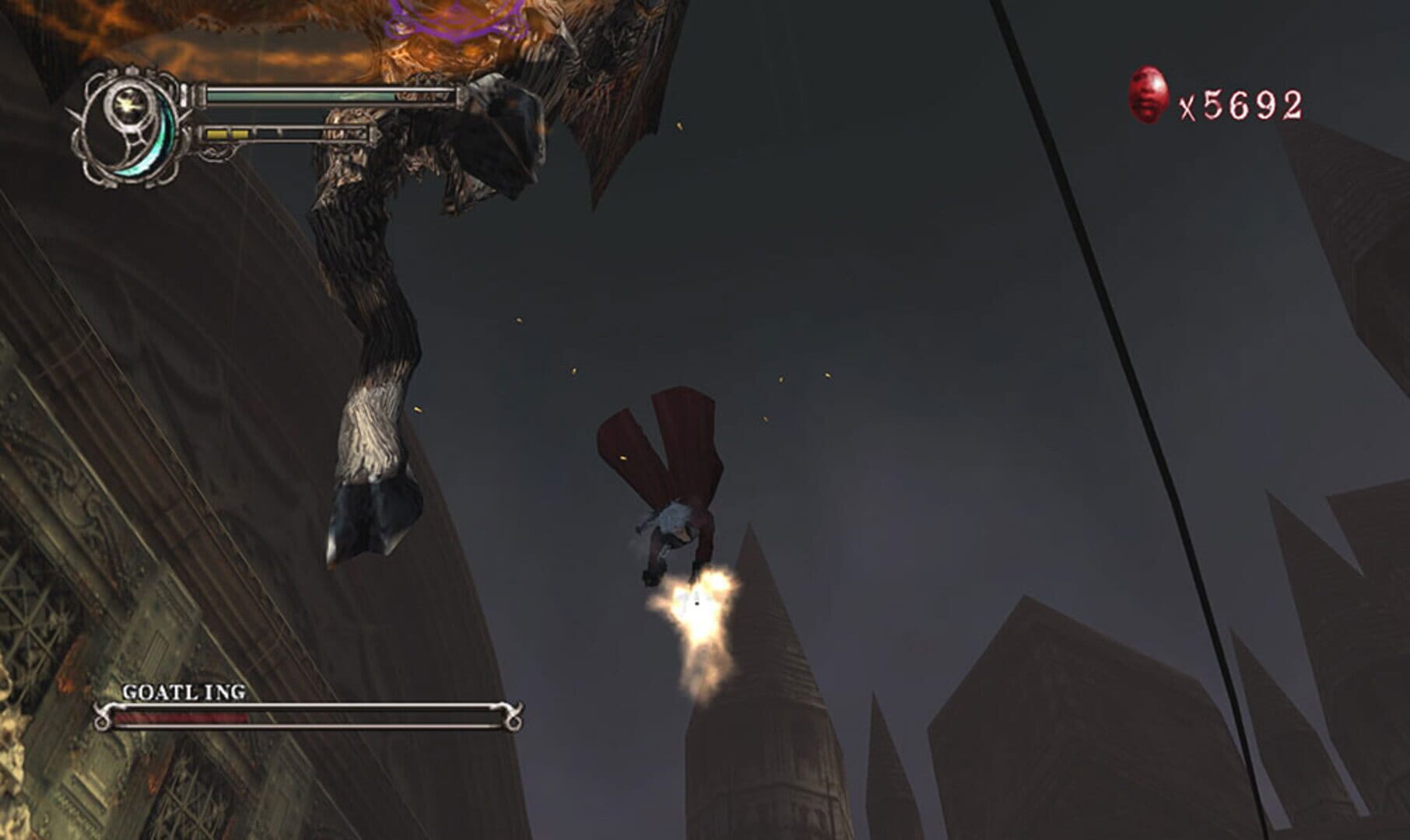Select the circular stopwatch emblem in the HUD

(128, 124)
